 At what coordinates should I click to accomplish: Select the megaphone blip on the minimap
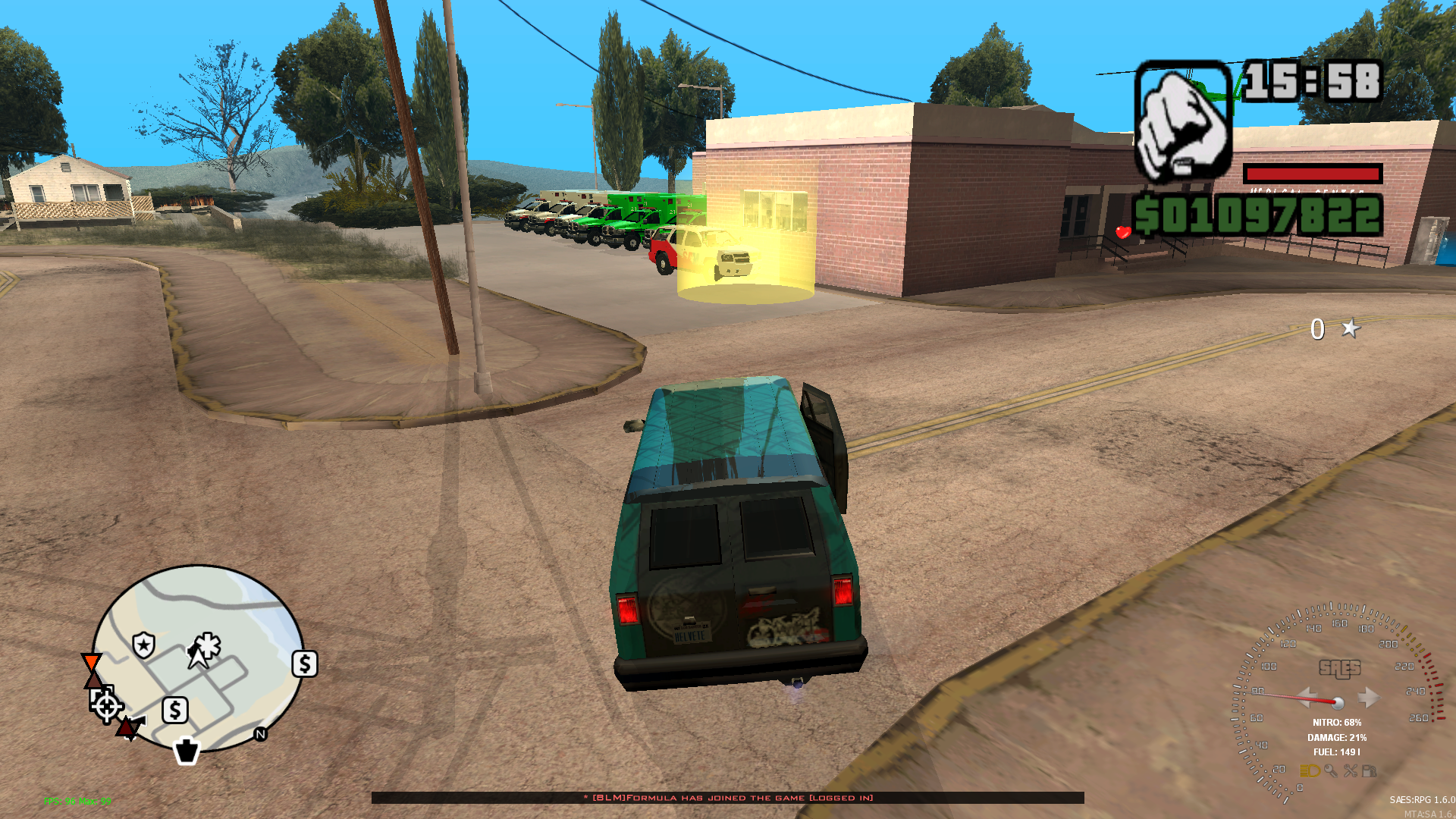[x=138, y=720]
